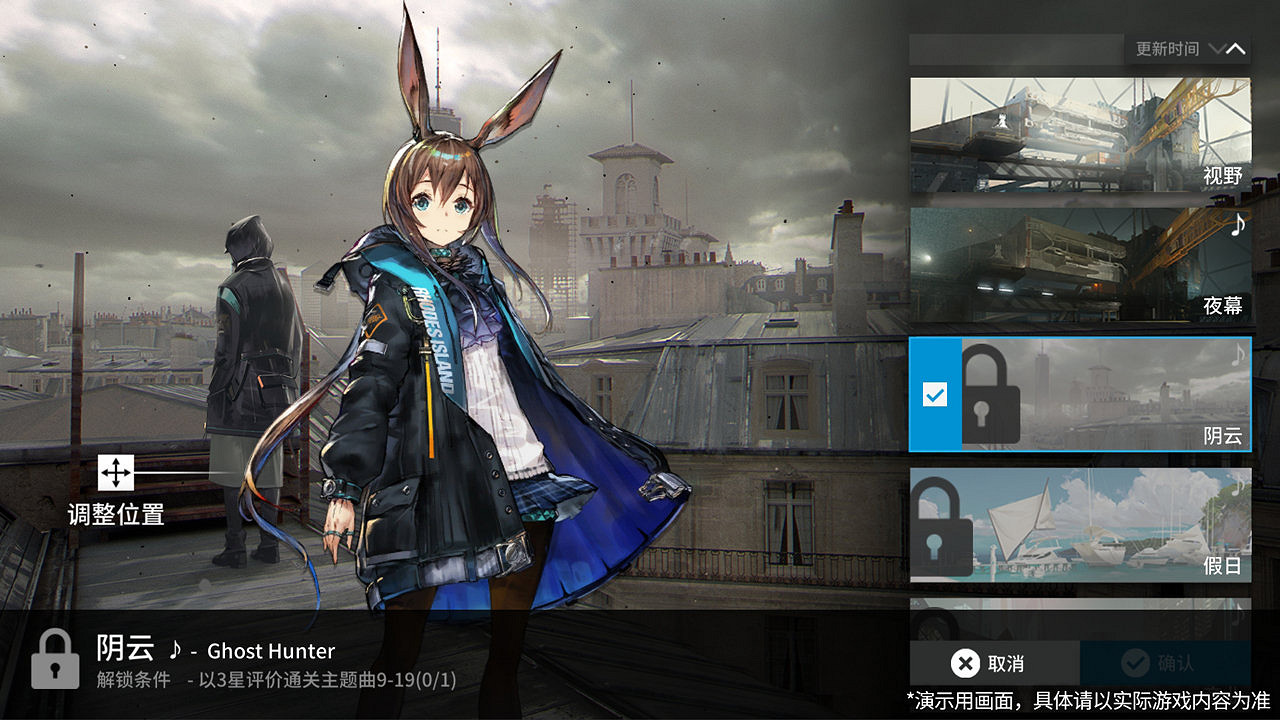The width and height of the screenshot is (1280, 720).
Task: Pick the locked 假日 background thumbnail
Action: pos(1080,525)
